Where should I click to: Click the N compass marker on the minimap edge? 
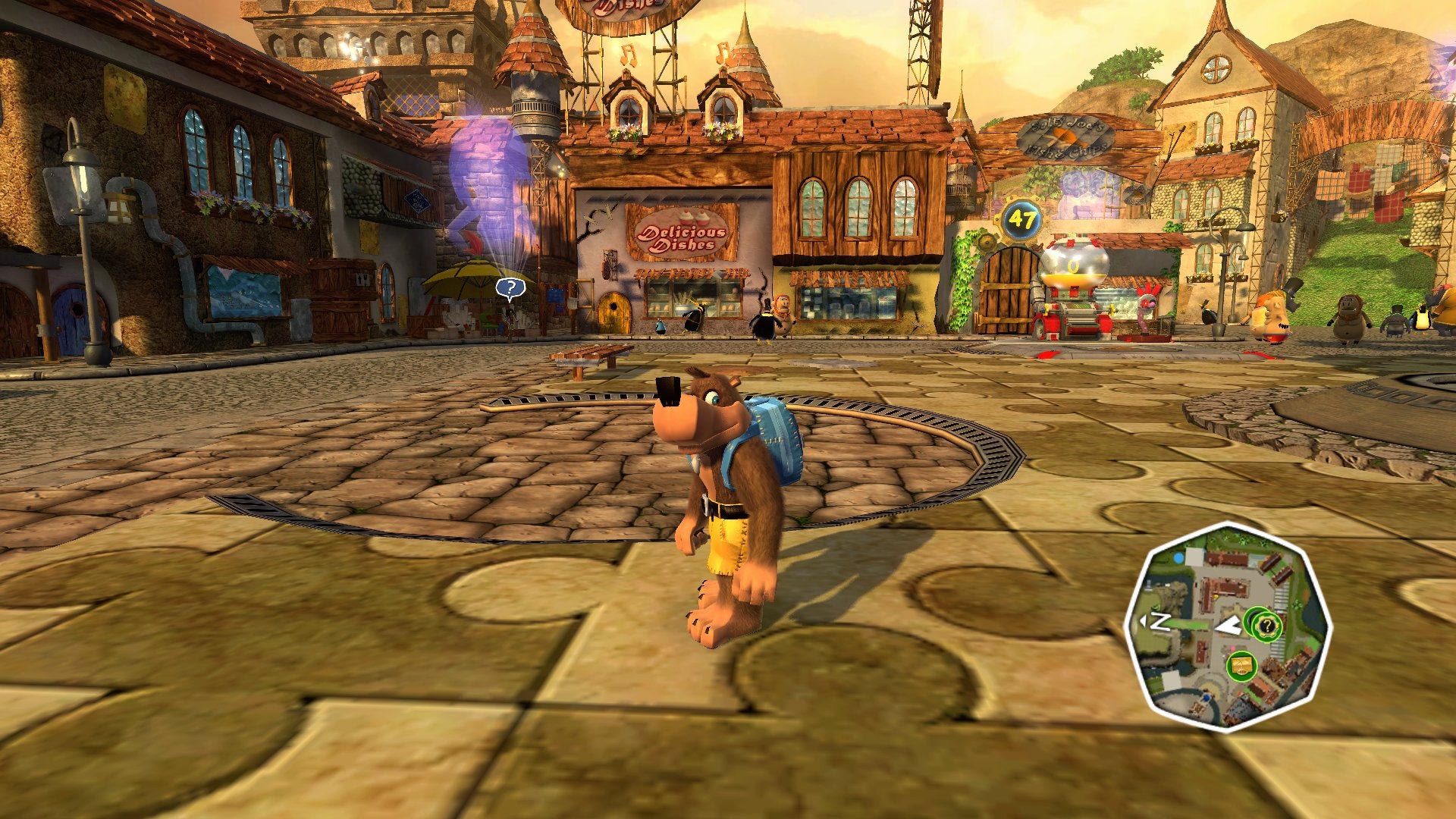click(1160, 621)
